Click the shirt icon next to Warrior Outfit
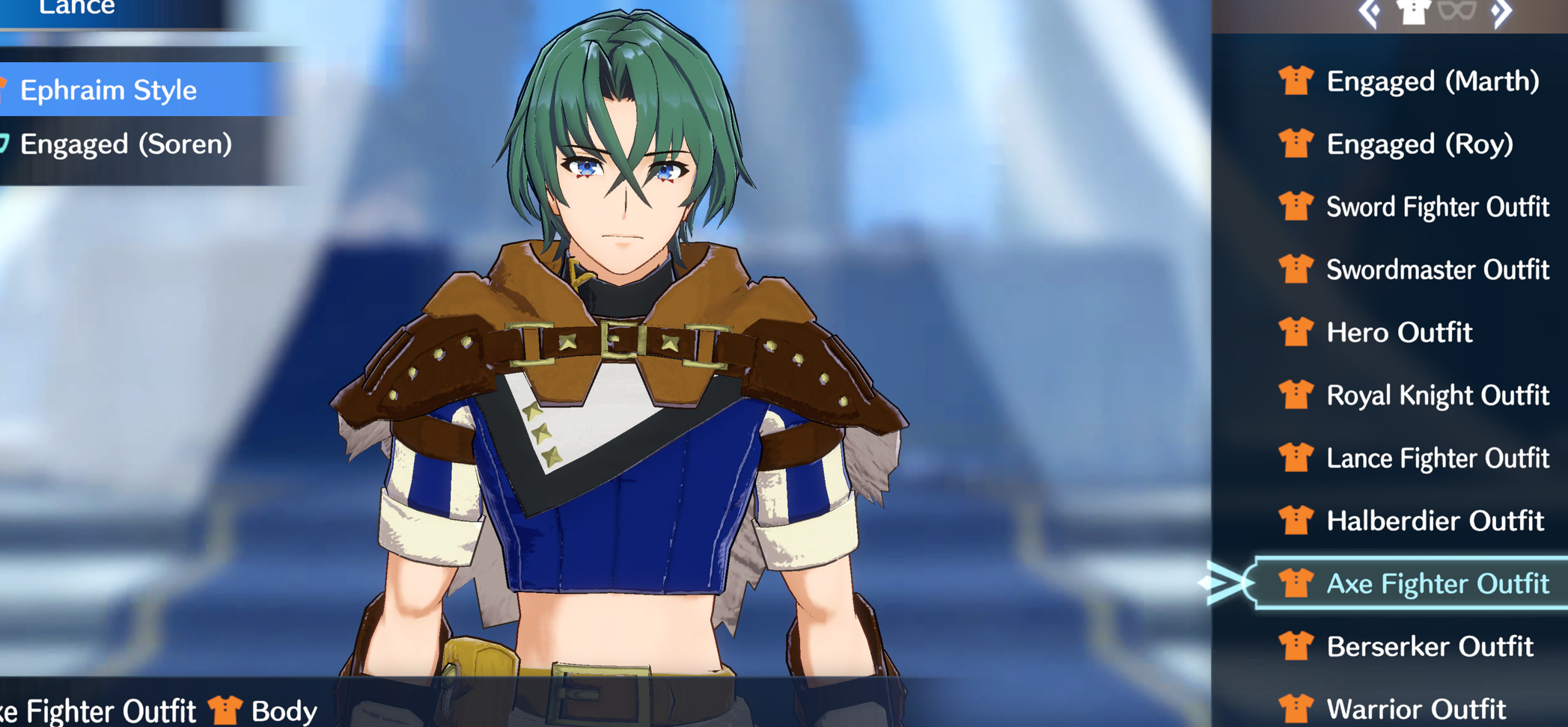This screenshot has height=727, width=1568. (1298, 707)
